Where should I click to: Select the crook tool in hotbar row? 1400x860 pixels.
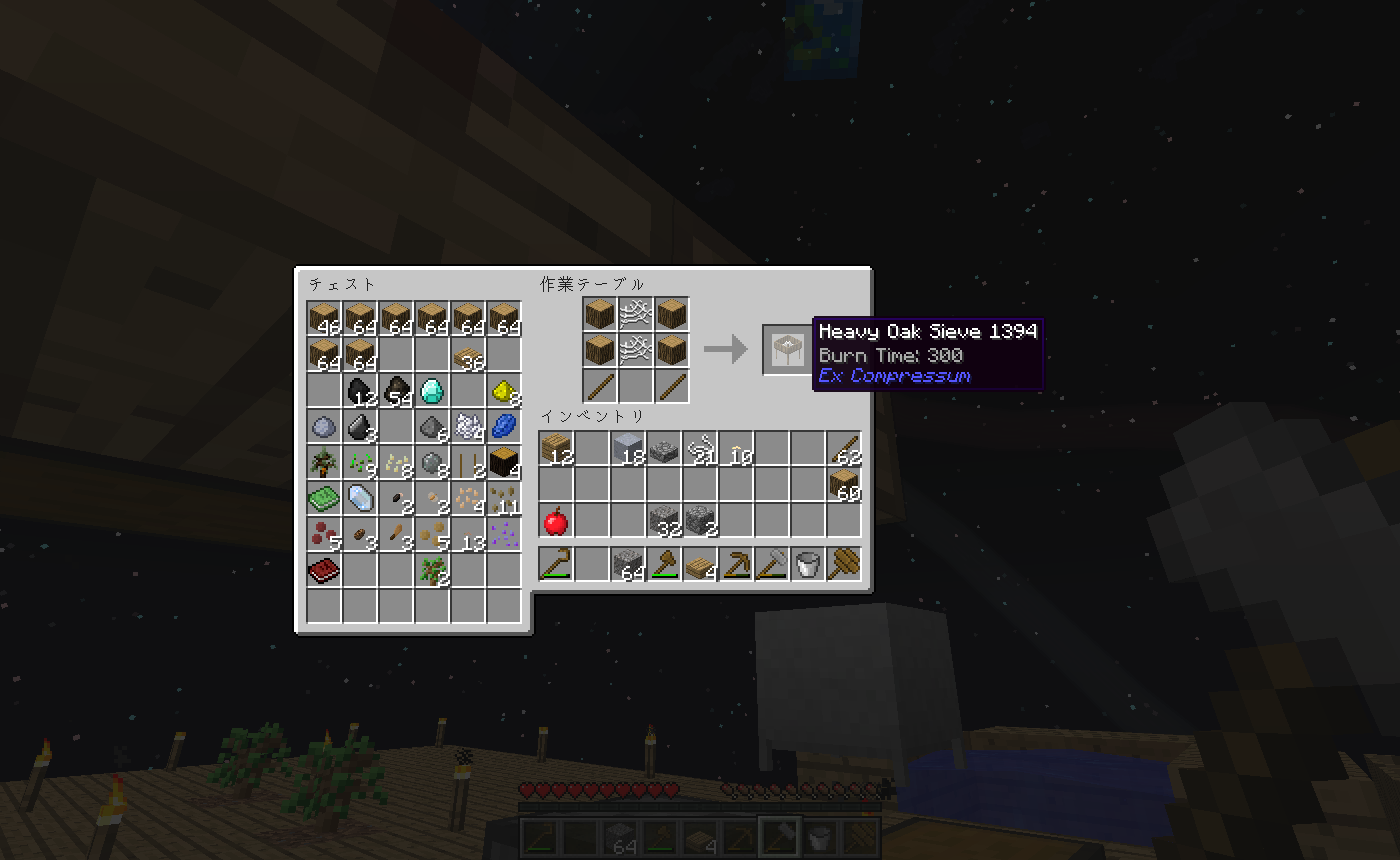pos(556,566)
